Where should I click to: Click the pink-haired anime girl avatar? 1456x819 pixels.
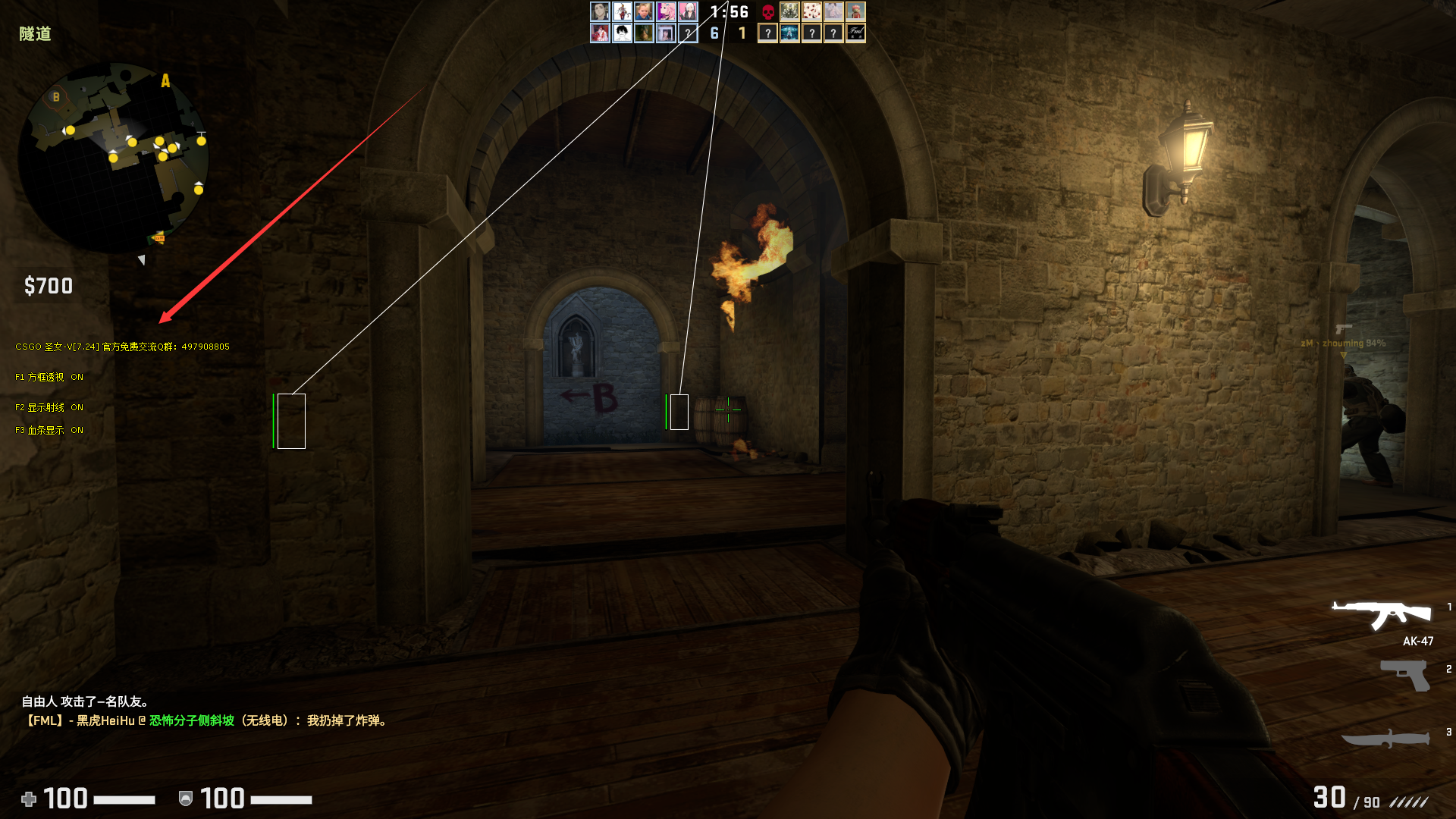coord(666,11)
